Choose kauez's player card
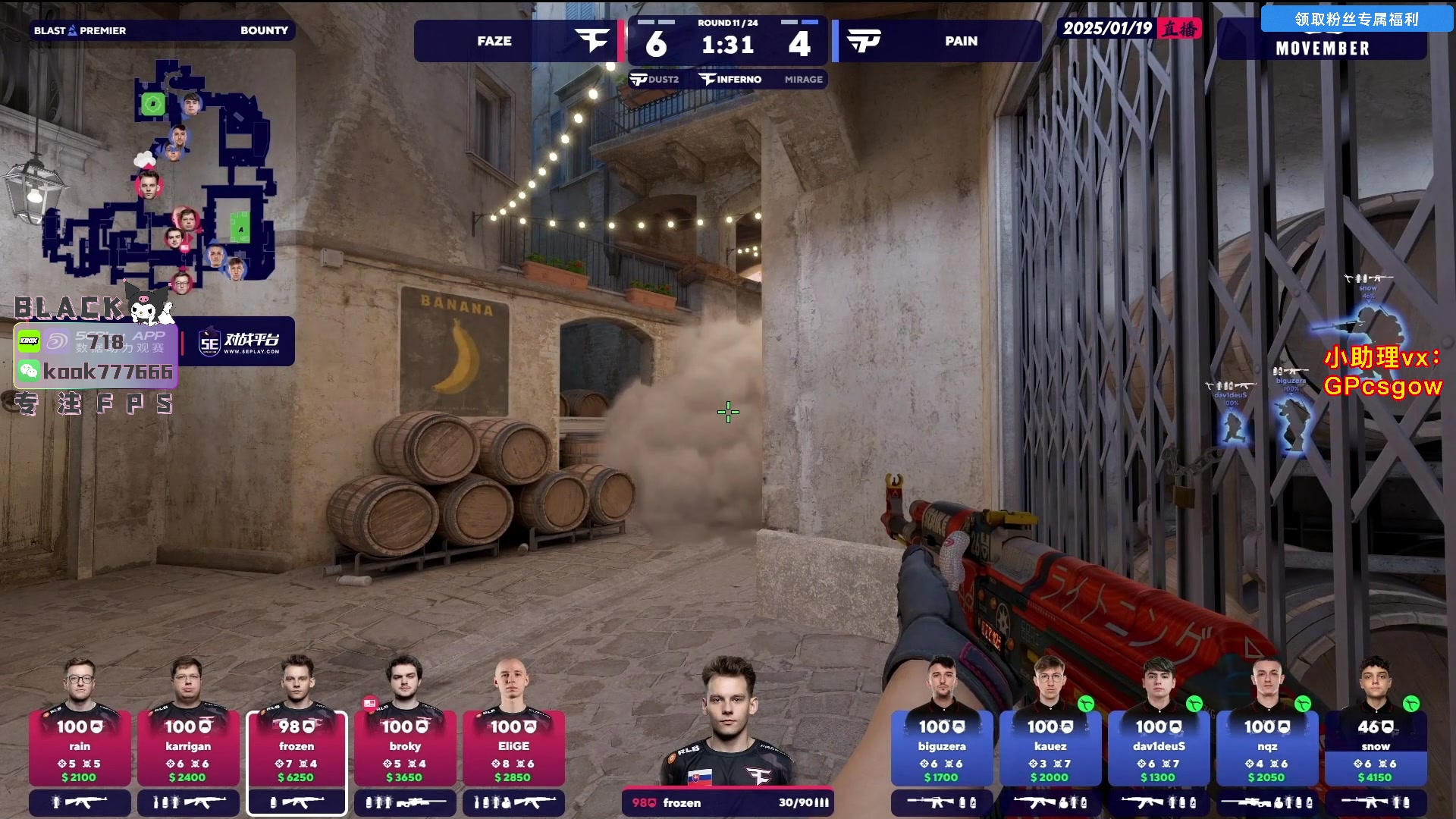Screen dimensions: 1456x819 [1050, 748]
